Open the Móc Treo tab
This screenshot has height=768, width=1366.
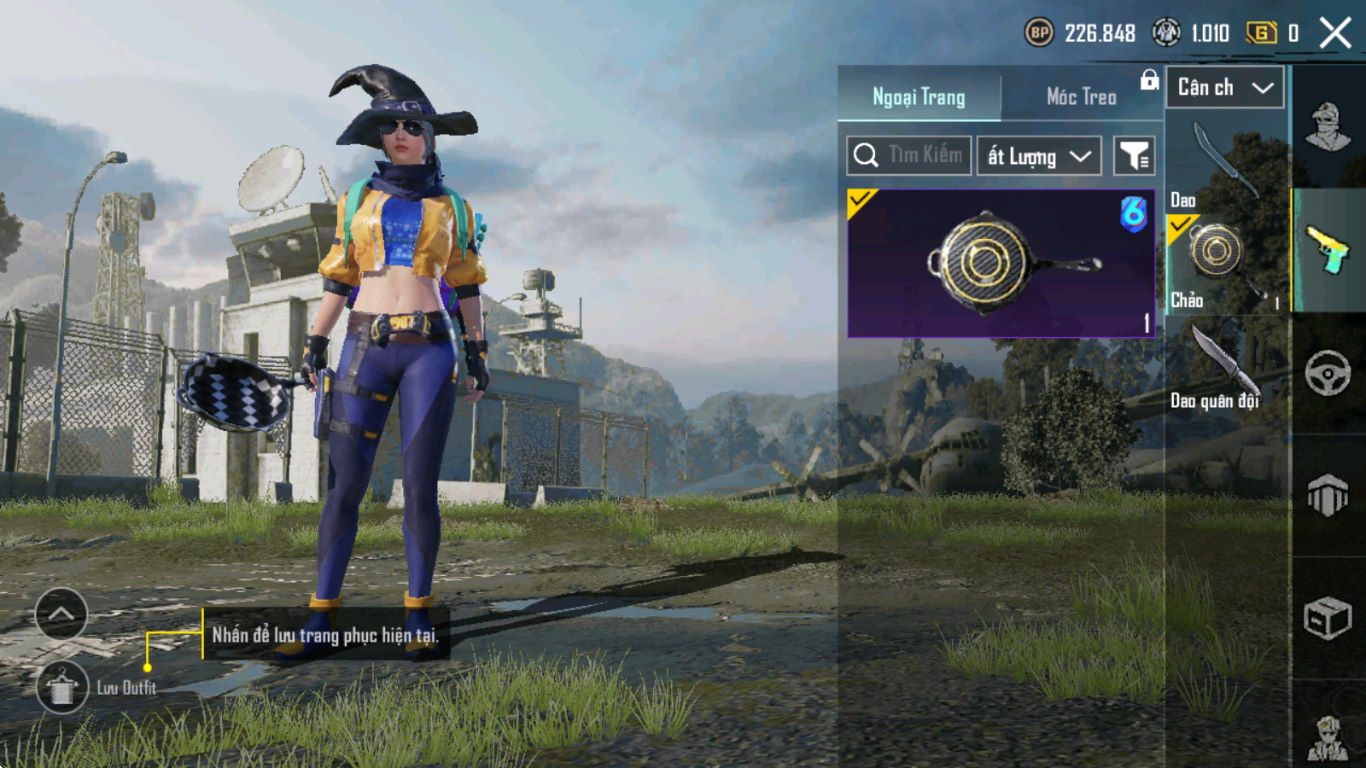[1081, 97]
